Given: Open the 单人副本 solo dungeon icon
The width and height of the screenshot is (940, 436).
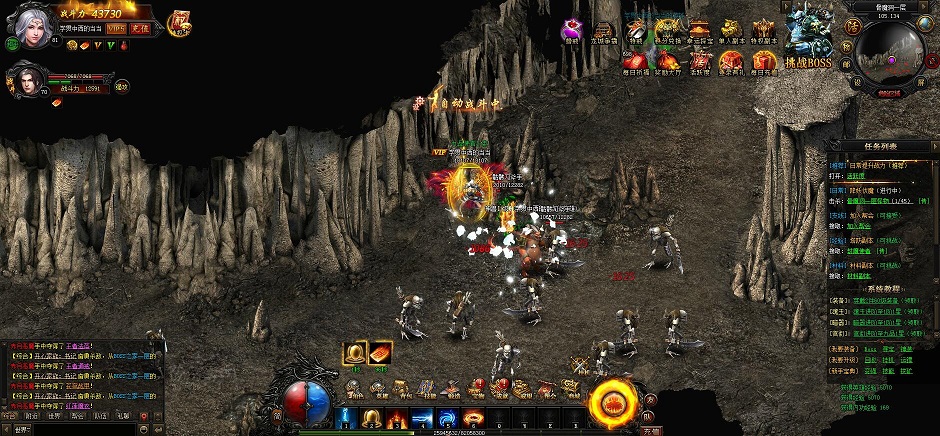Looking at the screenshot, I should coord(733,30).
